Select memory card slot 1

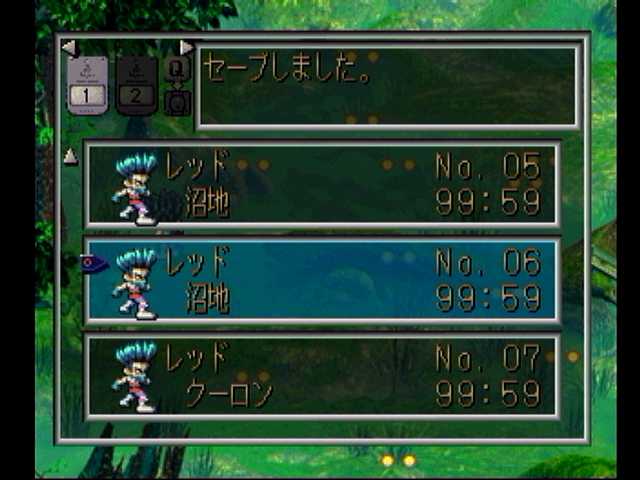(87, 85)
